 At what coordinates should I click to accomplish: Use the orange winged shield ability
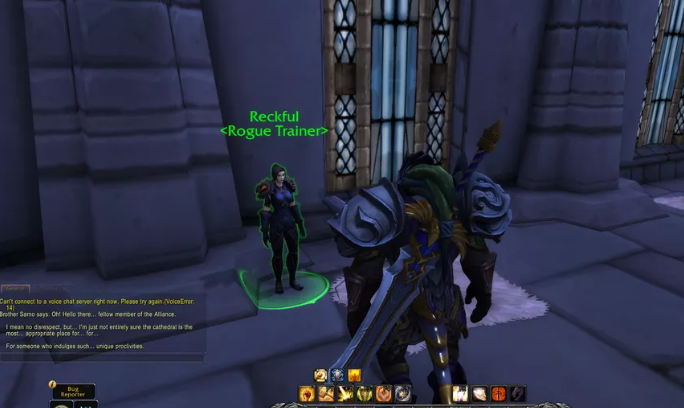pyautogui.click(x=384, y=394)
